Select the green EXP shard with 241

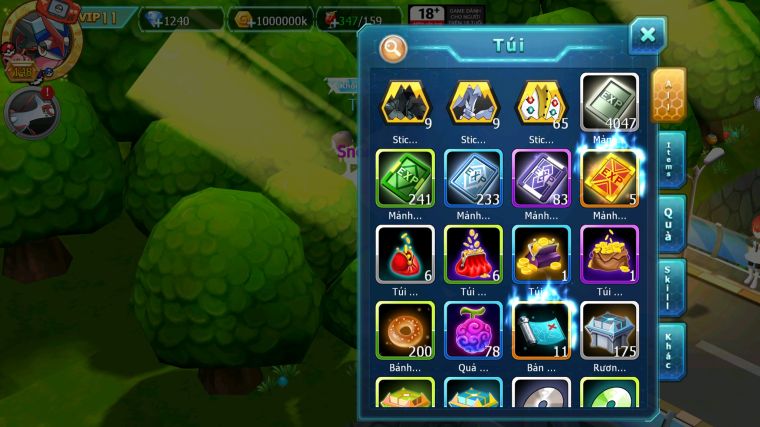[x=405, y=178]
